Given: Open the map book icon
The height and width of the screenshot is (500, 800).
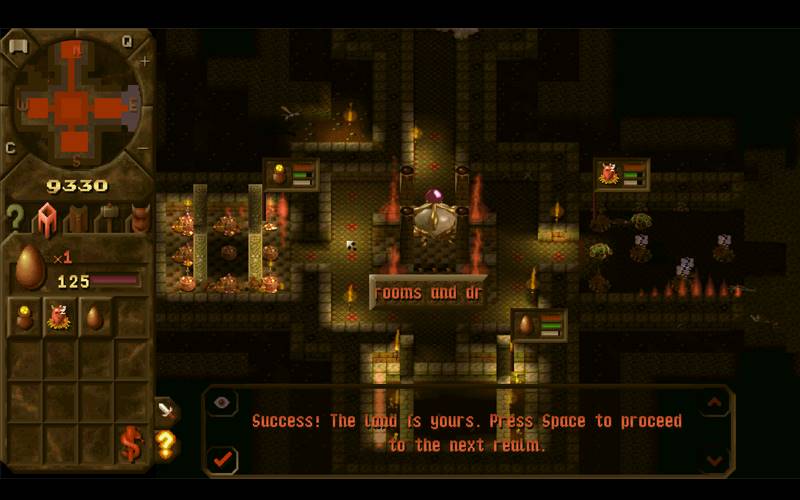Looking at the screenshot, I should click(17, 46).
